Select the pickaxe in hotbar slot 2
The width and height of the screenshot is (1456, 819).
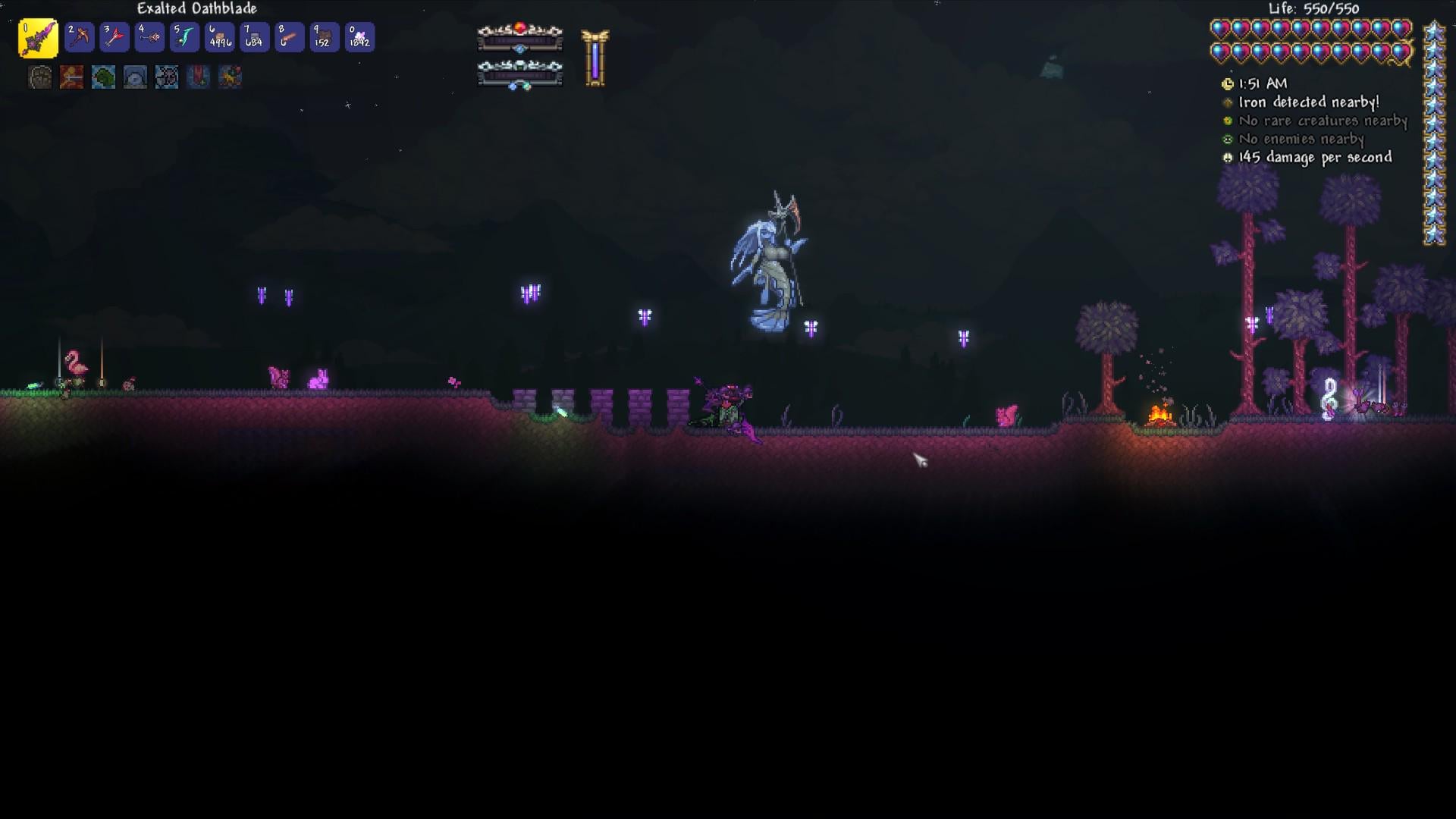pyautogui.click(x=79, y=37)
